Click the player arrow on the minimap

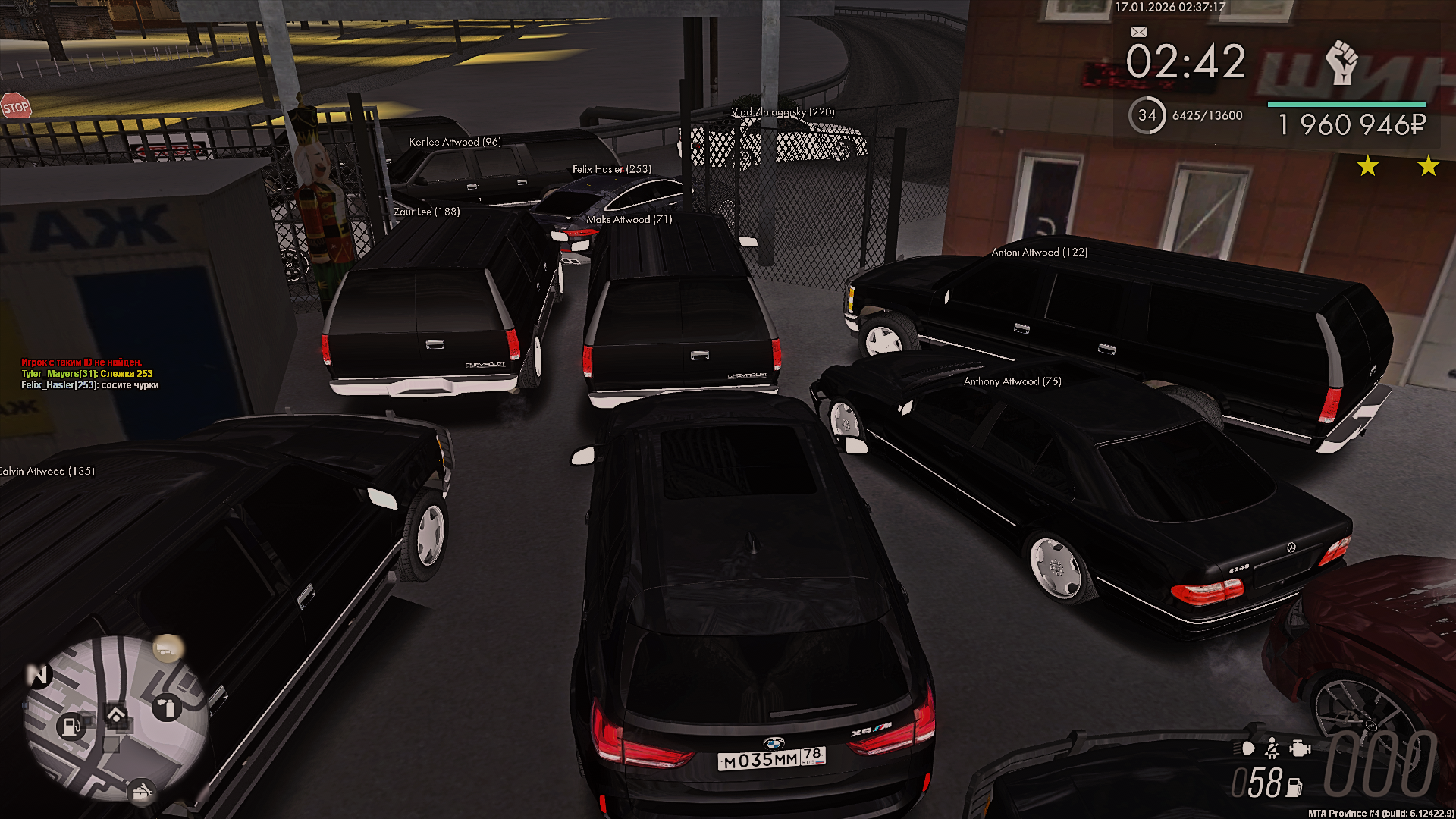pyautogui.click(x=116, y=714)
